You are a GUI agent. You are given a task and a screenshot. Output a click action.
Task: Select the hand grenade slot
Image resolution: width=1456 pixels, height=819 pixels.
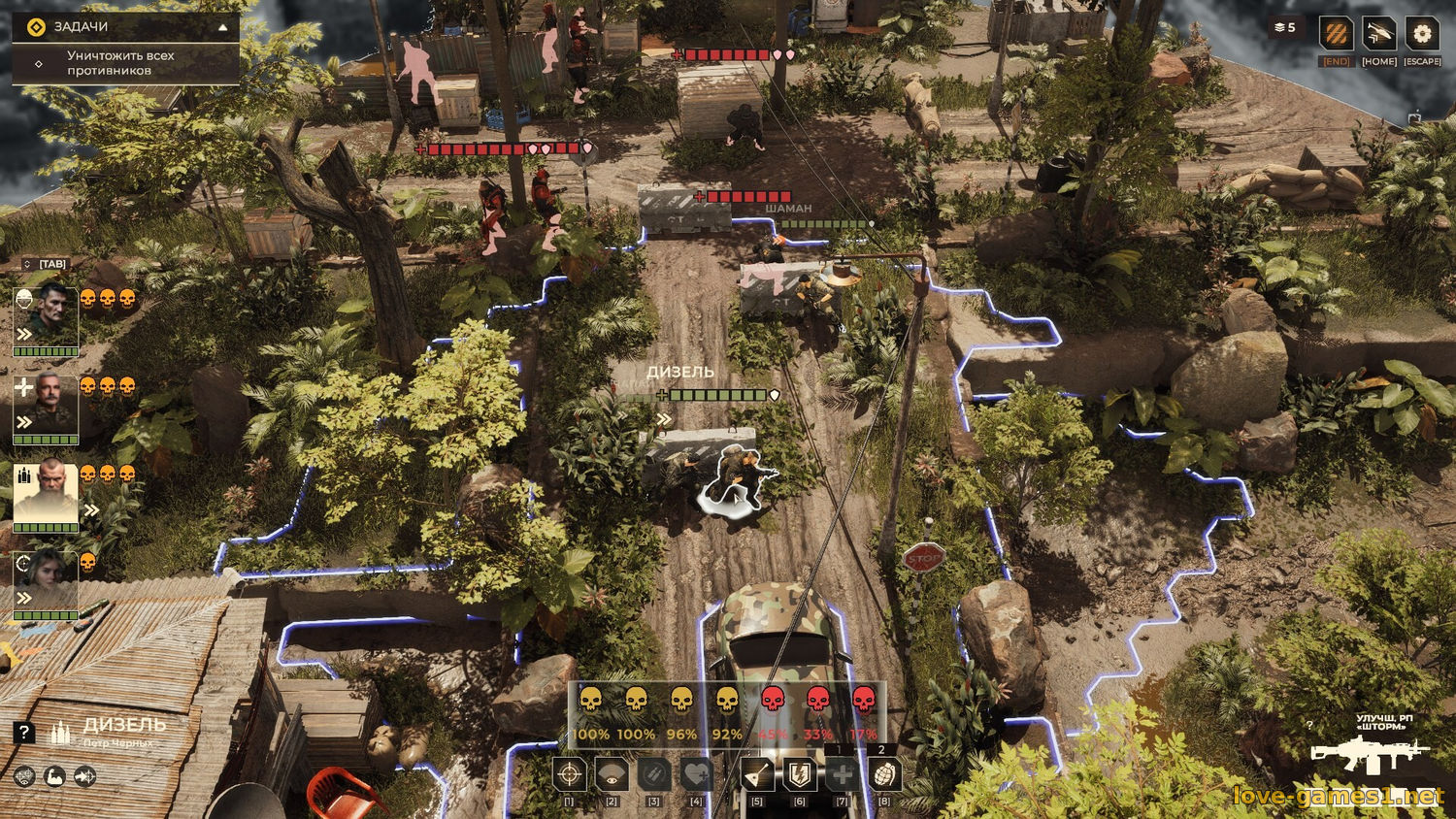coord(883,774)
